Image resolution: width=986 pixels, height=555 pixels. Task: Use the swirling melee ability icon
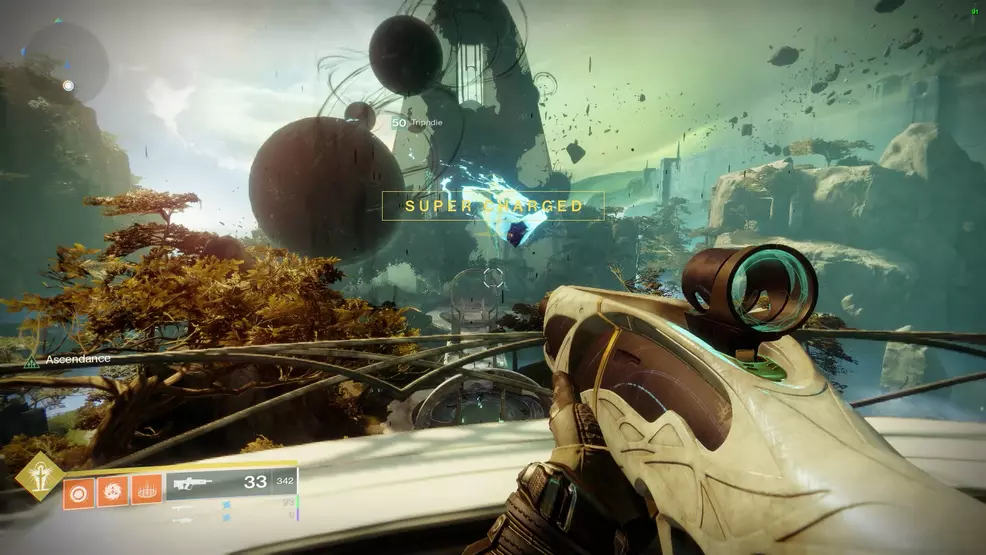click(x=112, y=491)
